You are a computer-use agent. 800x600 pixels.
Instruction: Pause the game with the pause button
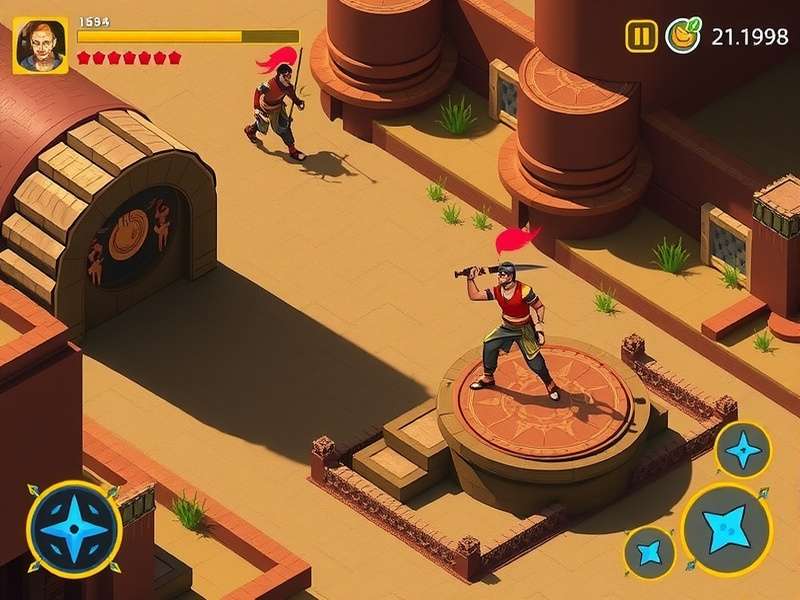tap(641, 37)
